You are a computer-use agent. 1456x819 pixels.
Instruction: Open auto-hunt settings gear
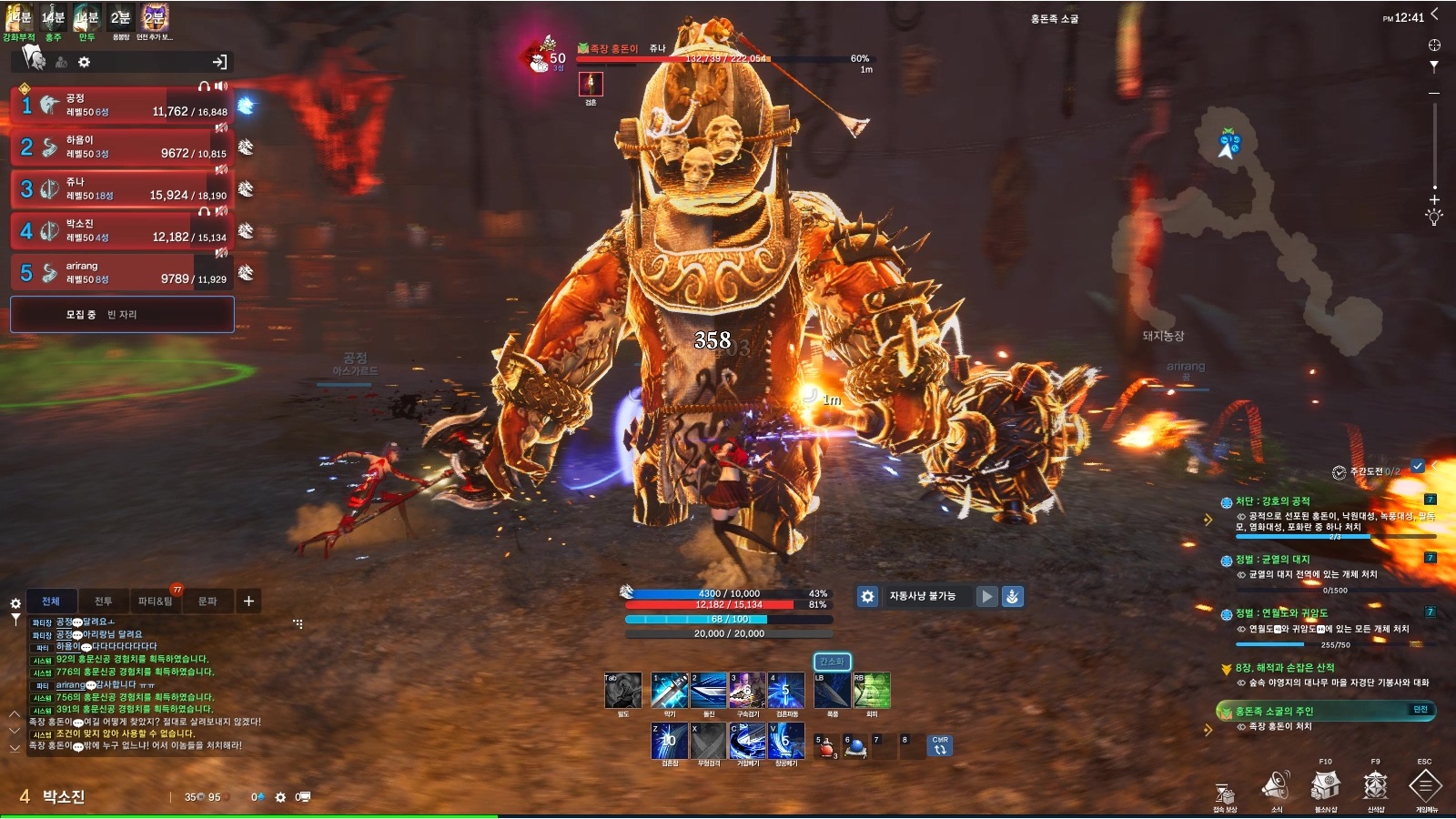(x=868, y=597)
